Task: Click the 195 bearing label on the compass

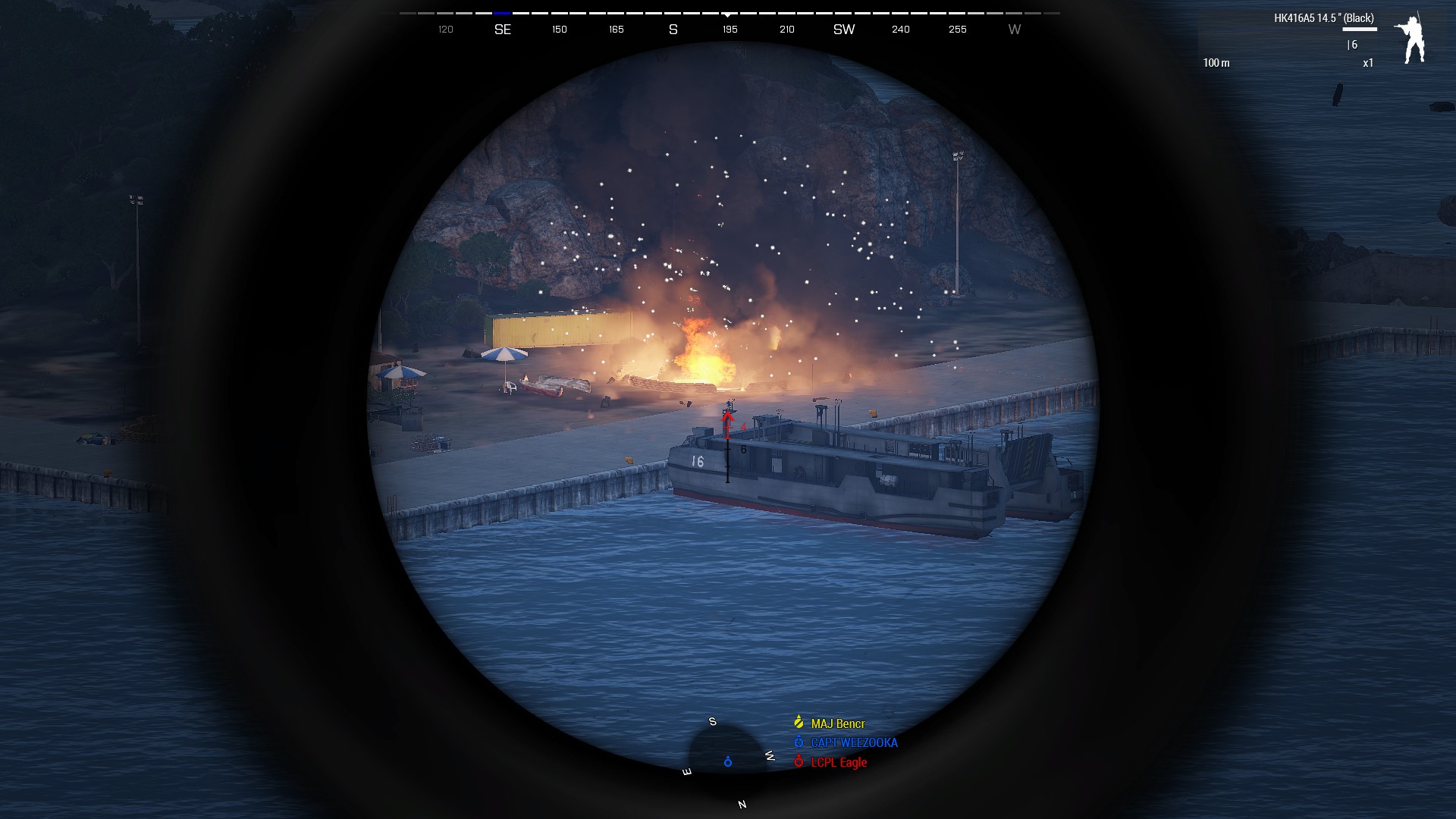Action: tap(729, 30)
